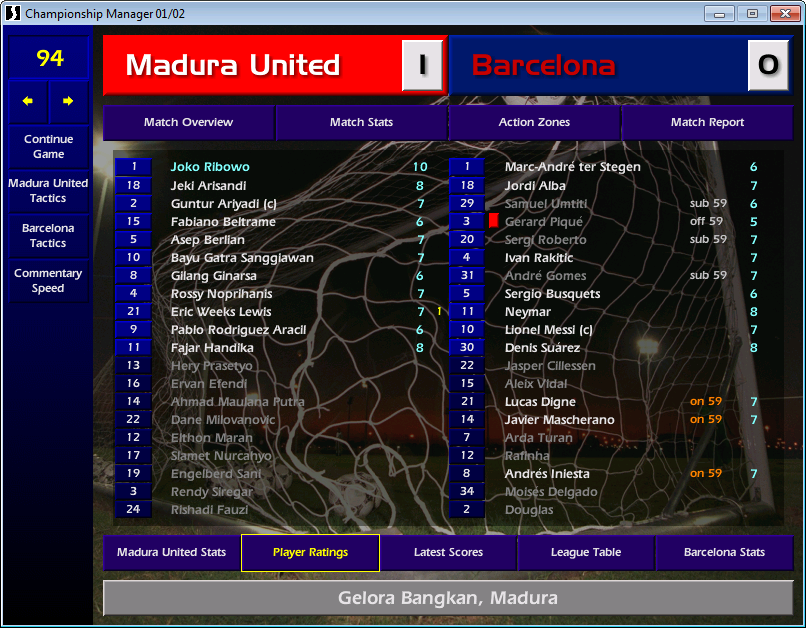
Task: Open Barcelona Tactics screen
Action: (48, 236)
